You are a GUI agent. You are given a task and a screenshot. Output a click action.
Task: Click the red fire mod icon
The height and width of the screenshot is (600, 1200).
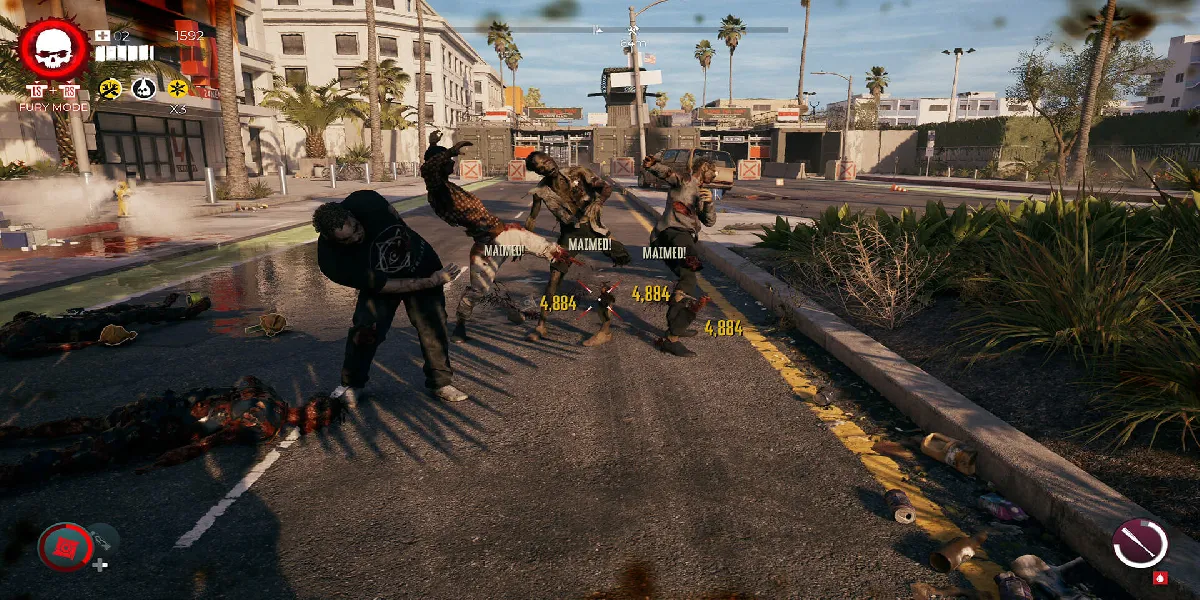[1160, 578]
